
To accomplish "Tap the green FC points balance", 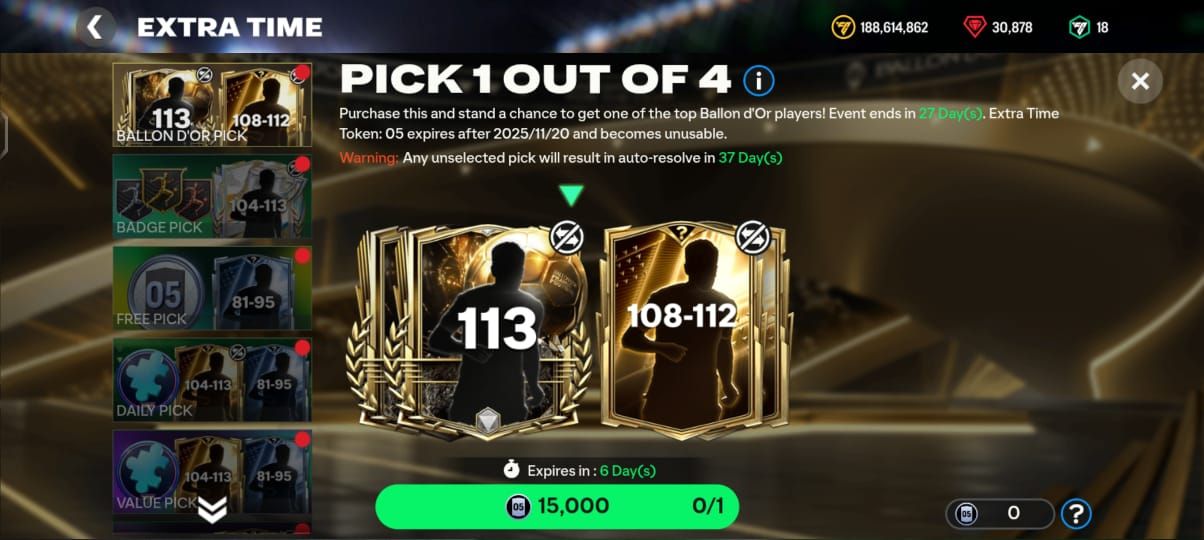I will click(1089, 27).
